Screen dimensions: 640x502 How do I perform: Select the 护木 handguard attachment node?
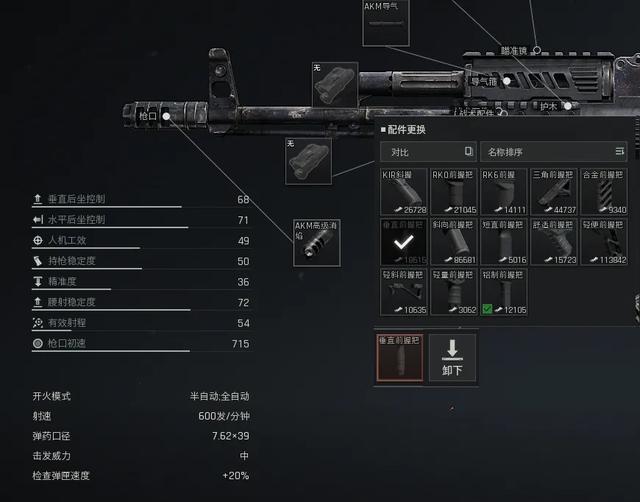pyautogui.click(x=567, y=105)
